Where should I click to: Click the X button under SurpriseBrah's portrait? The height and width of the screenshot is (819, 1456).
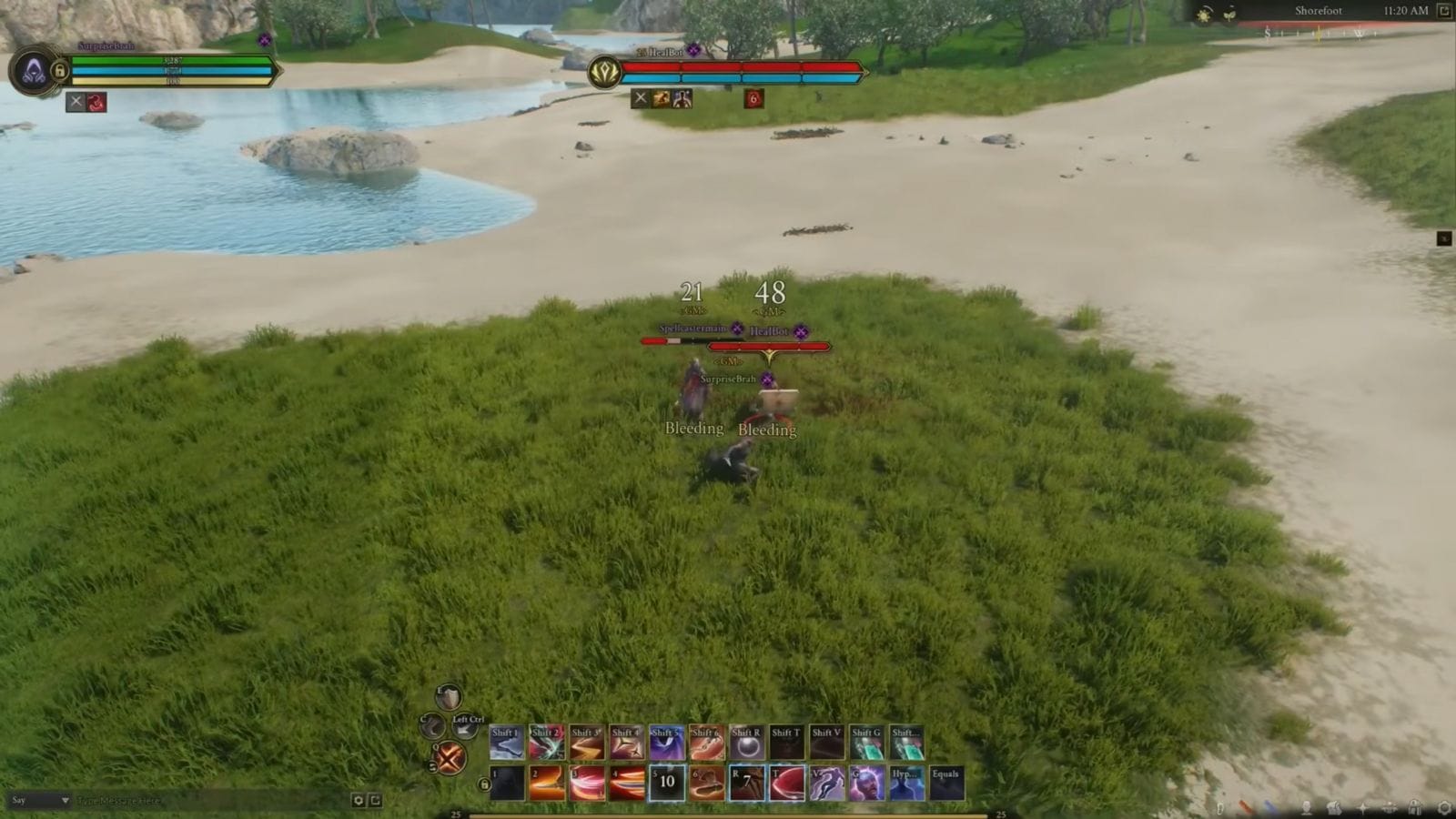[76, 101]
